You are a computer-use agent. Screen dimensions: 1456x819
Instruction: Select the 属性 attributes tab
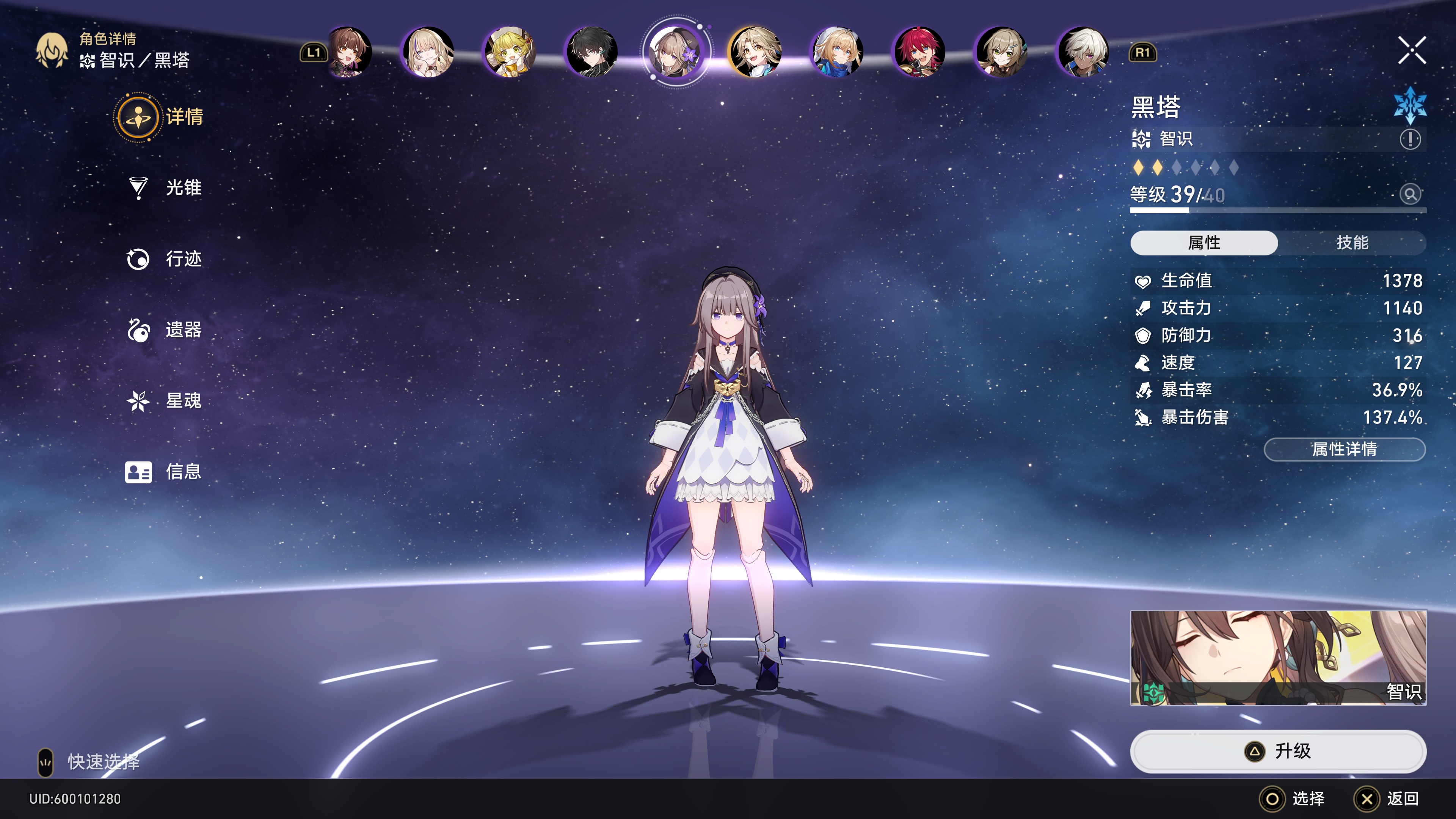click(x=1204, y=243)
